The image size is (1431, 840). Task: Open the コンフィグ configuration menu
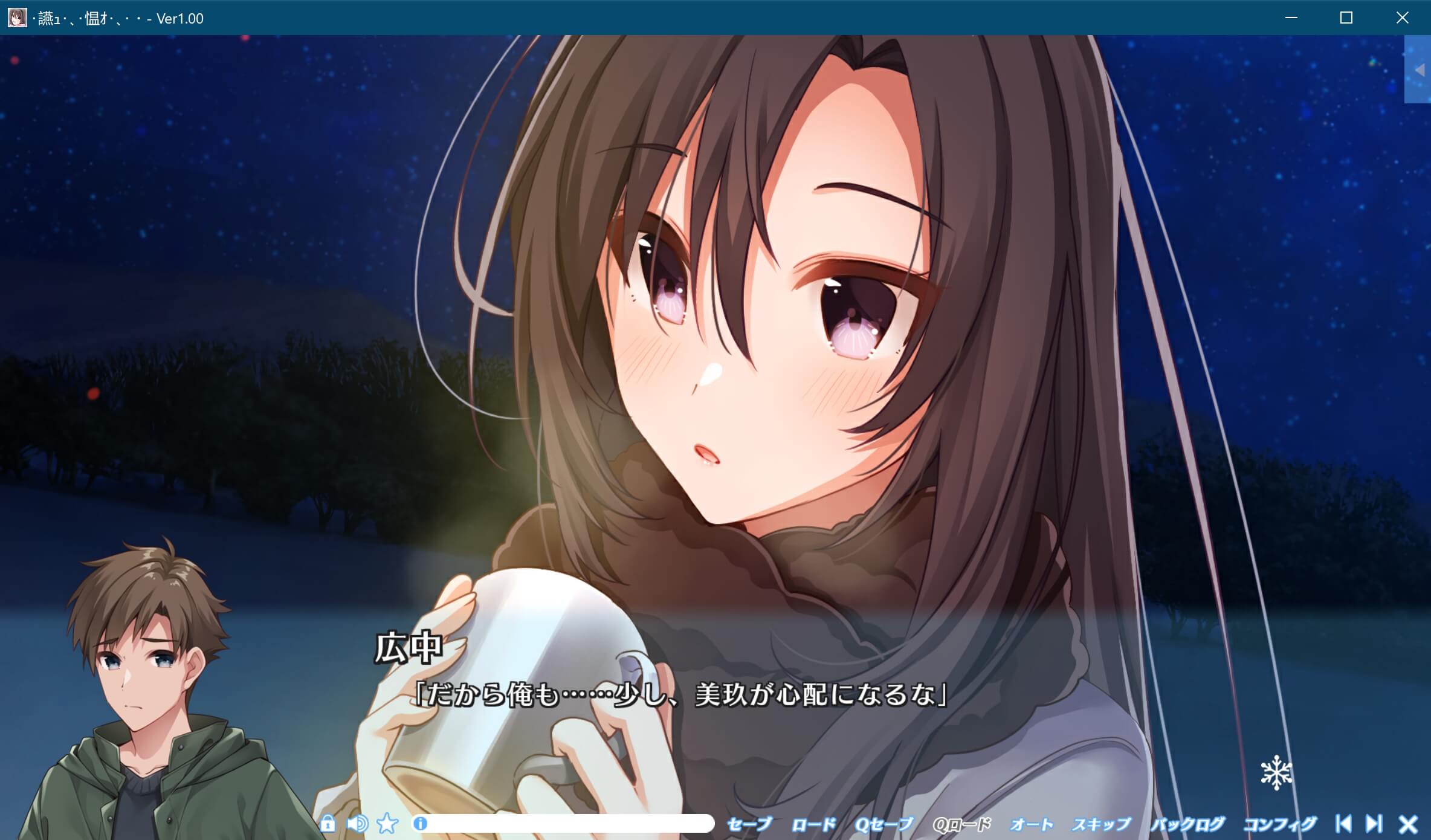point(1282,823)
